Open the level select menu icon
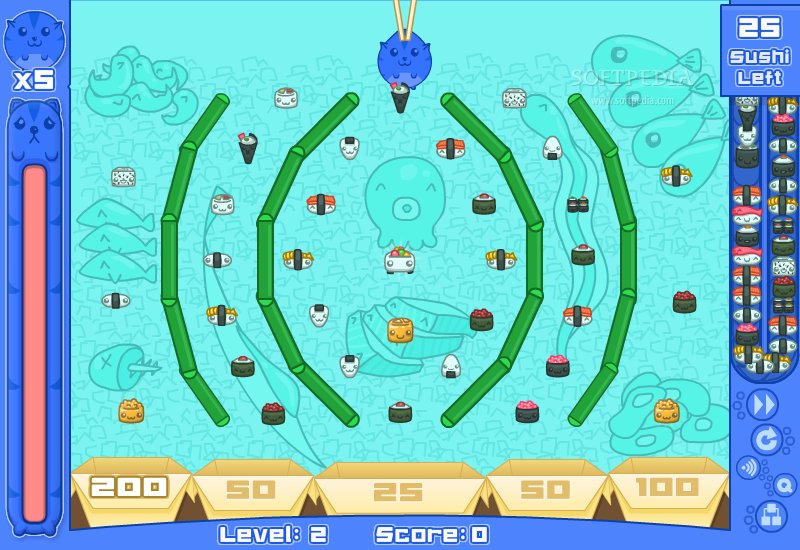 pos(769,516)
